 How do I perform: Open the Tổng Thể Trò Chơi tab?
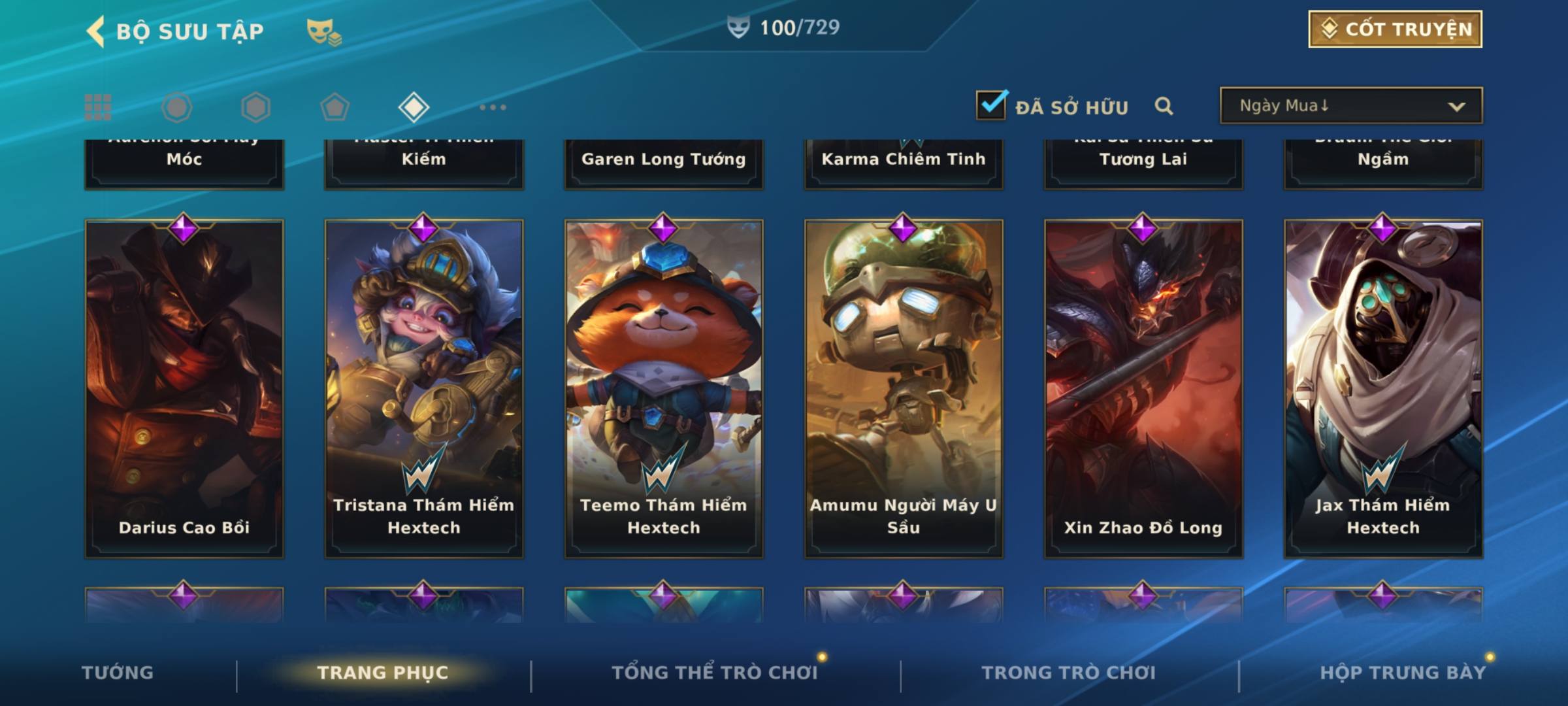coord(715,673)
